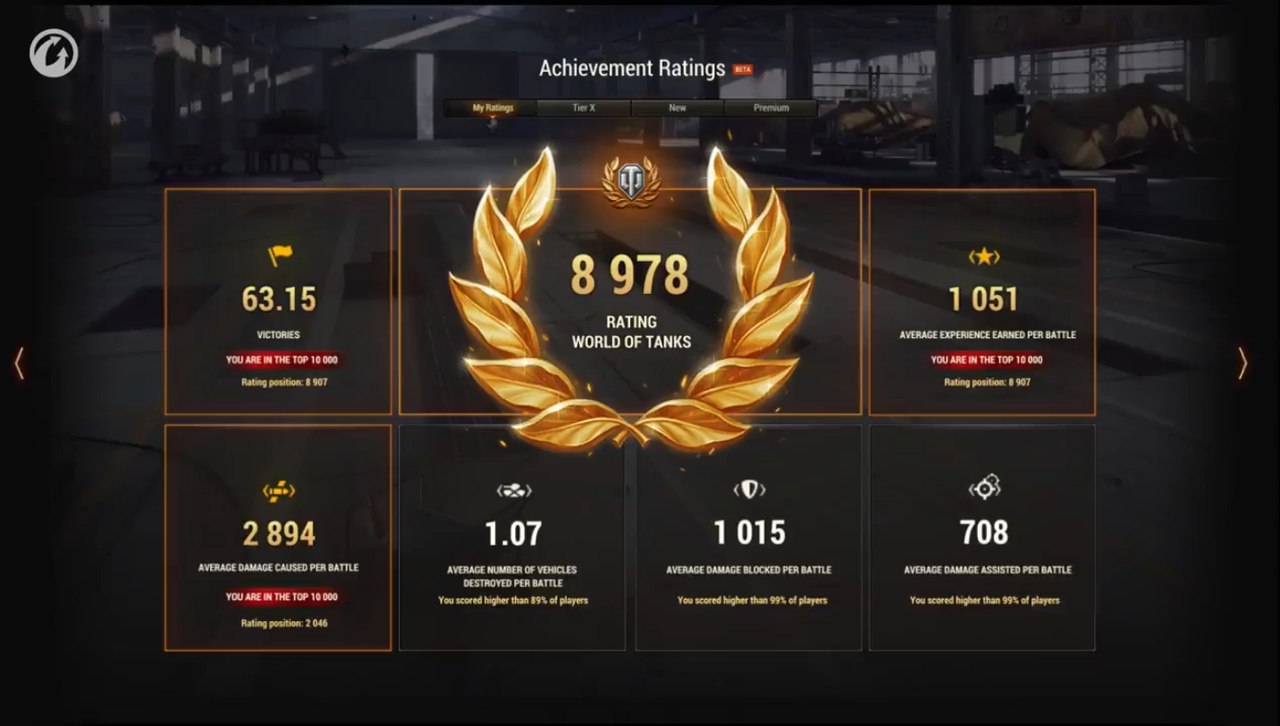Choose the vehicles destroyed per battle card
The image size is (1280, 726).
click(x=512, y=538)
